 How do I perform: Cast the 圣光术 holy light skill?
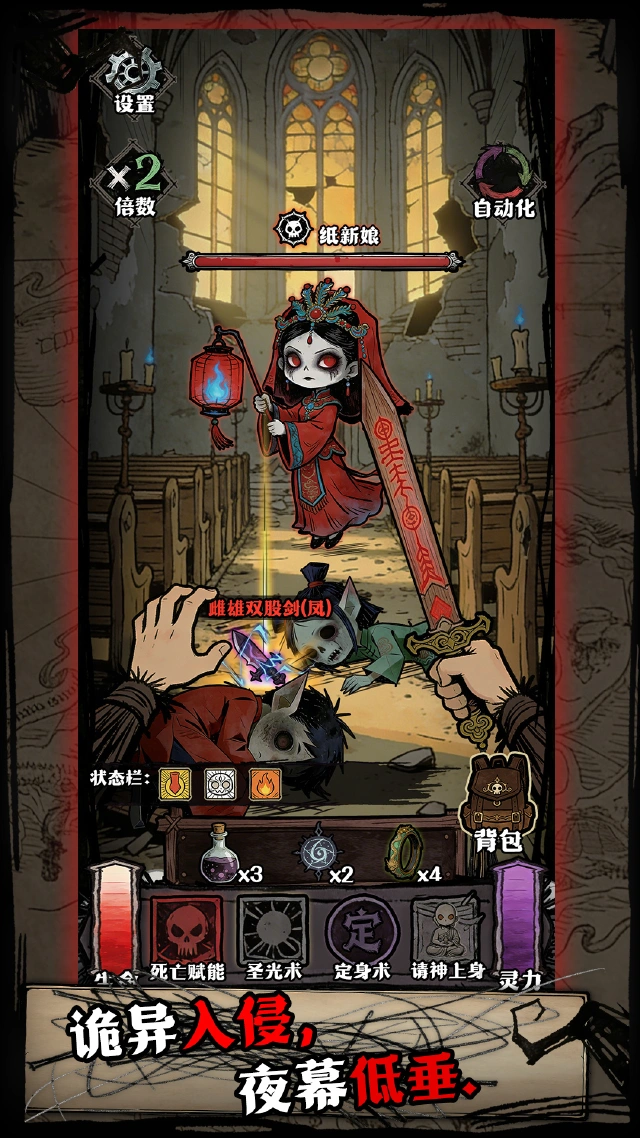click(273, 931)
